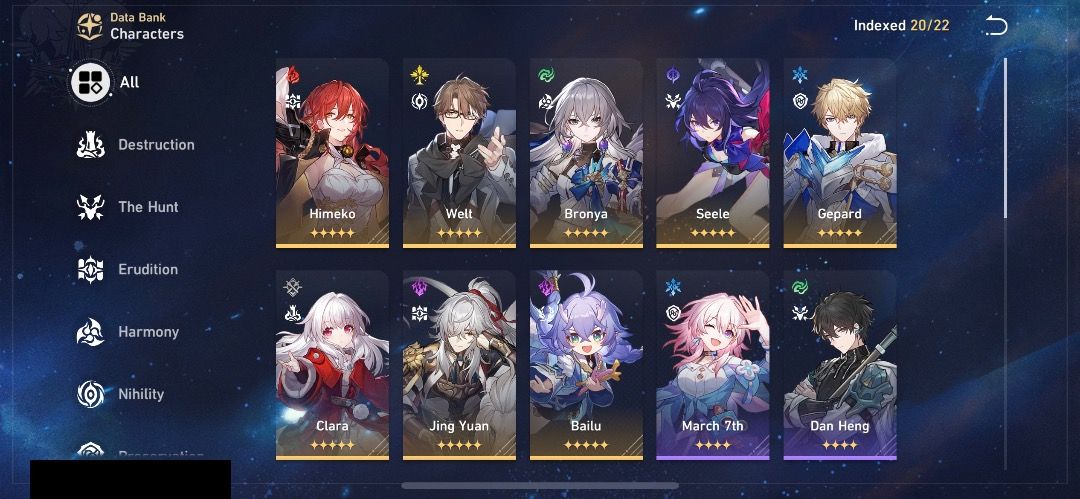The image size is (1080, 499).
Task: Click the character list scrollbar
Action: pyautogui.click(x=1006, y=138)
